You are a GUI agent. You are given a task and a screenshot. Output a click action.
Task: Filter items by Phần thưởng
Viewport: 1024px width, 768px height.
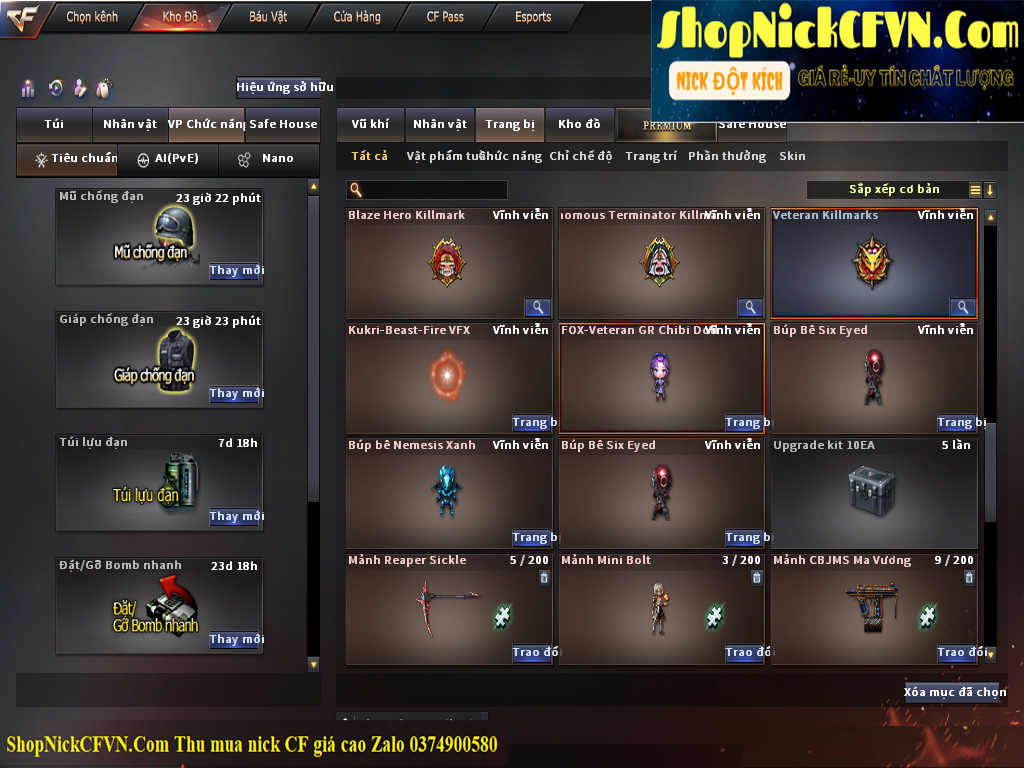tap(727, 156)
